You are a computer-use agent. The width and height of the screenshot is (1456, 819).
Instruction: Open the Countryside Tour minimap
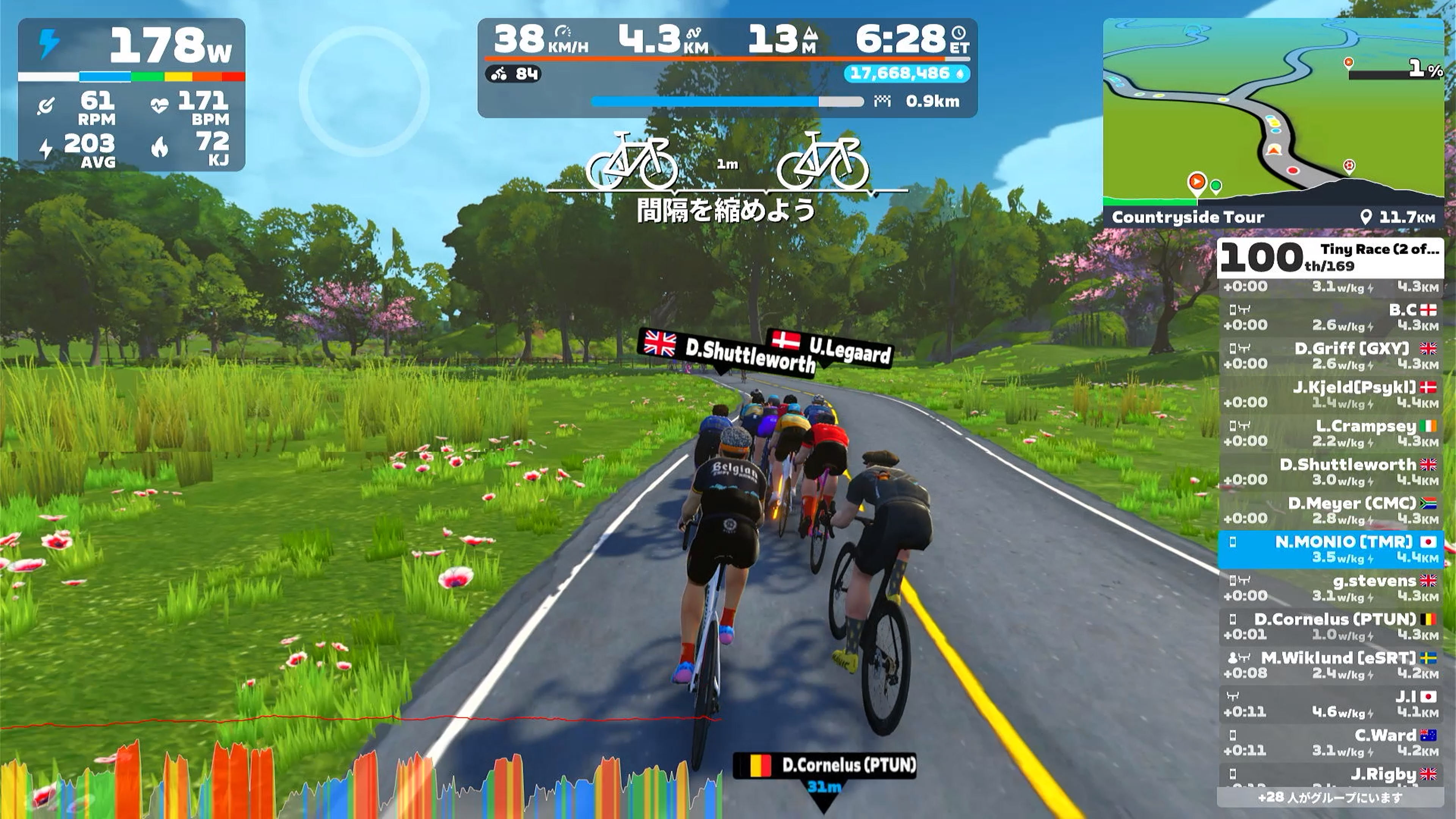tap(1273, 113)
